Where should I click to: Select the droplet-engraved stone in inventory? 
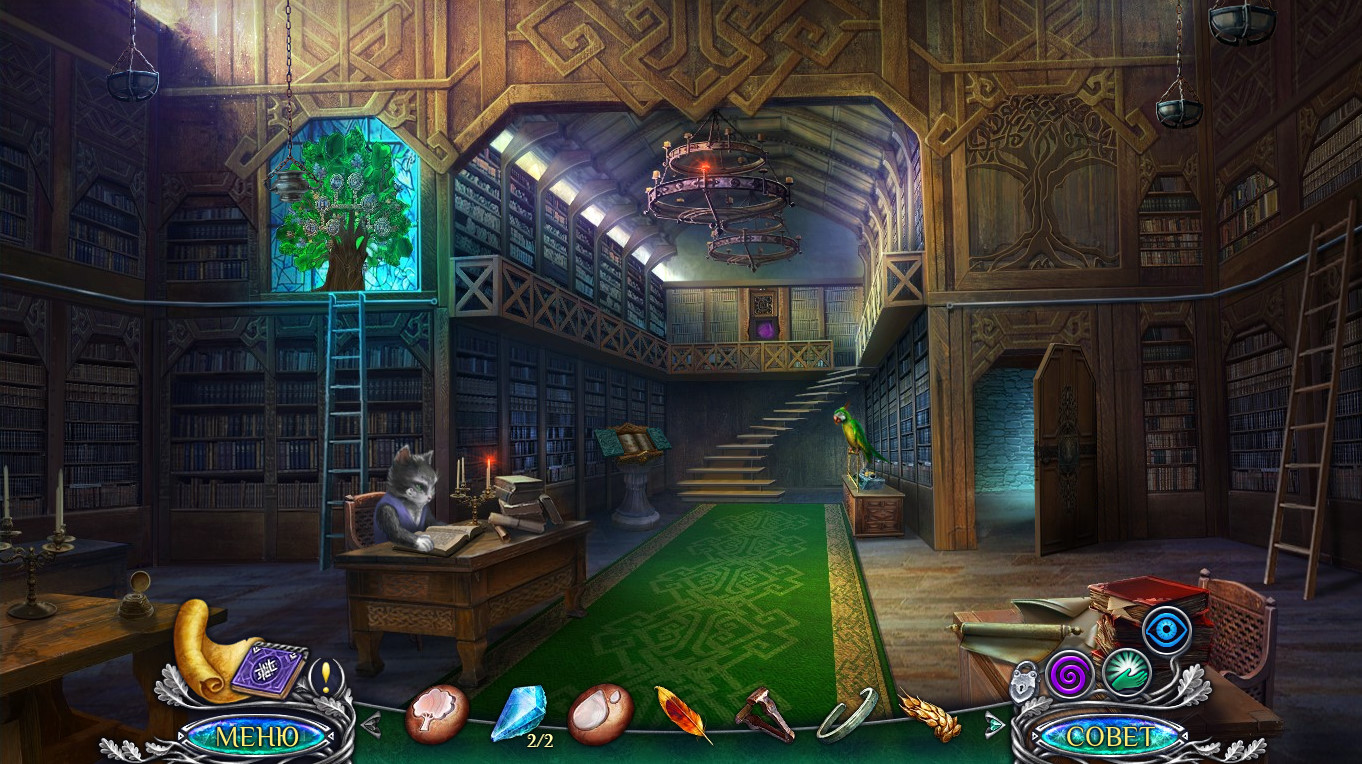click(x=600, y=714)
